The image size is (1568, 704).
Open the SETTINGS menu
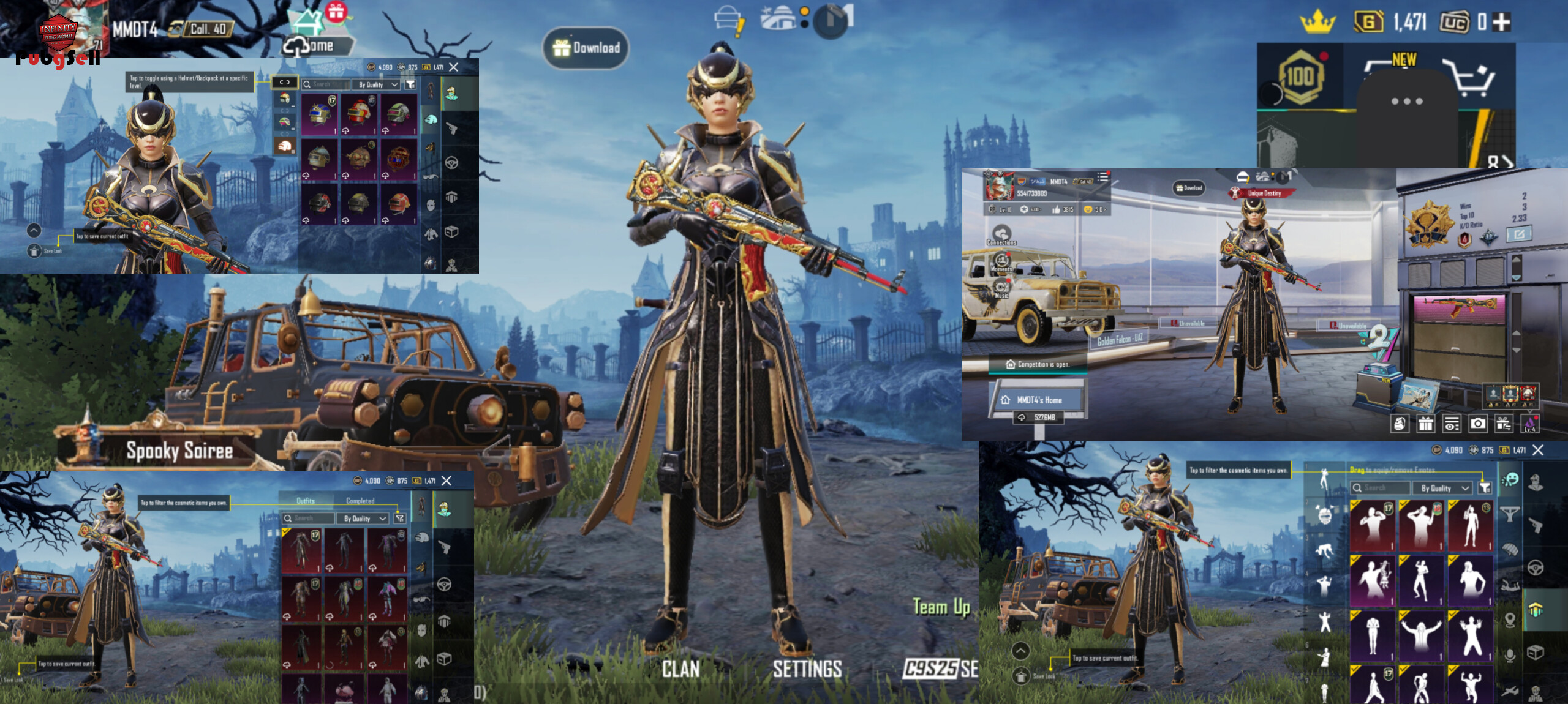tap(807, 669)
